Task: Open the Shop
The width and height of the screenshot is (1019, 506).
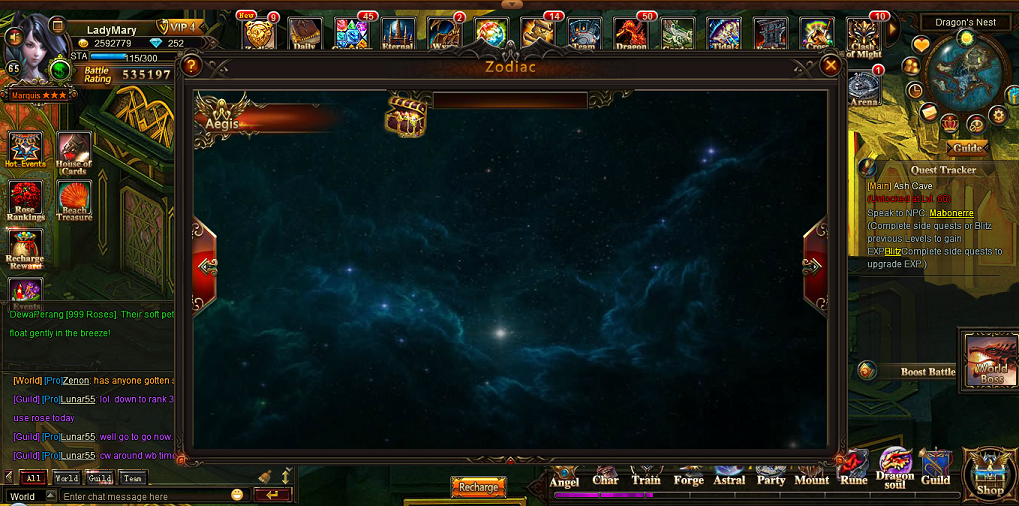Action: (989, 474)
